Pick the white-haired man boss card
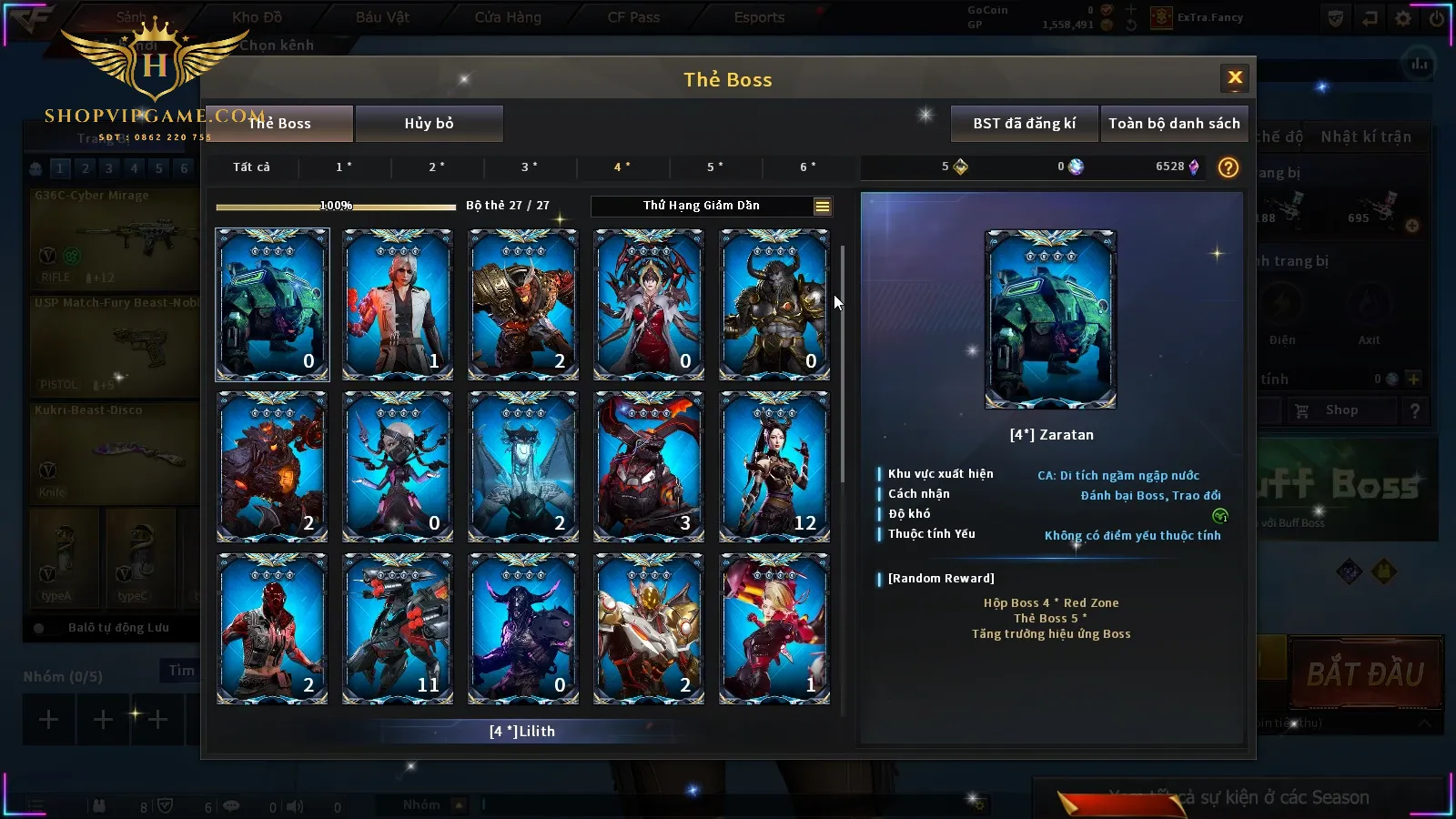Image resolution: width=1456 pixels, height=819 pixels. point(398,304)
